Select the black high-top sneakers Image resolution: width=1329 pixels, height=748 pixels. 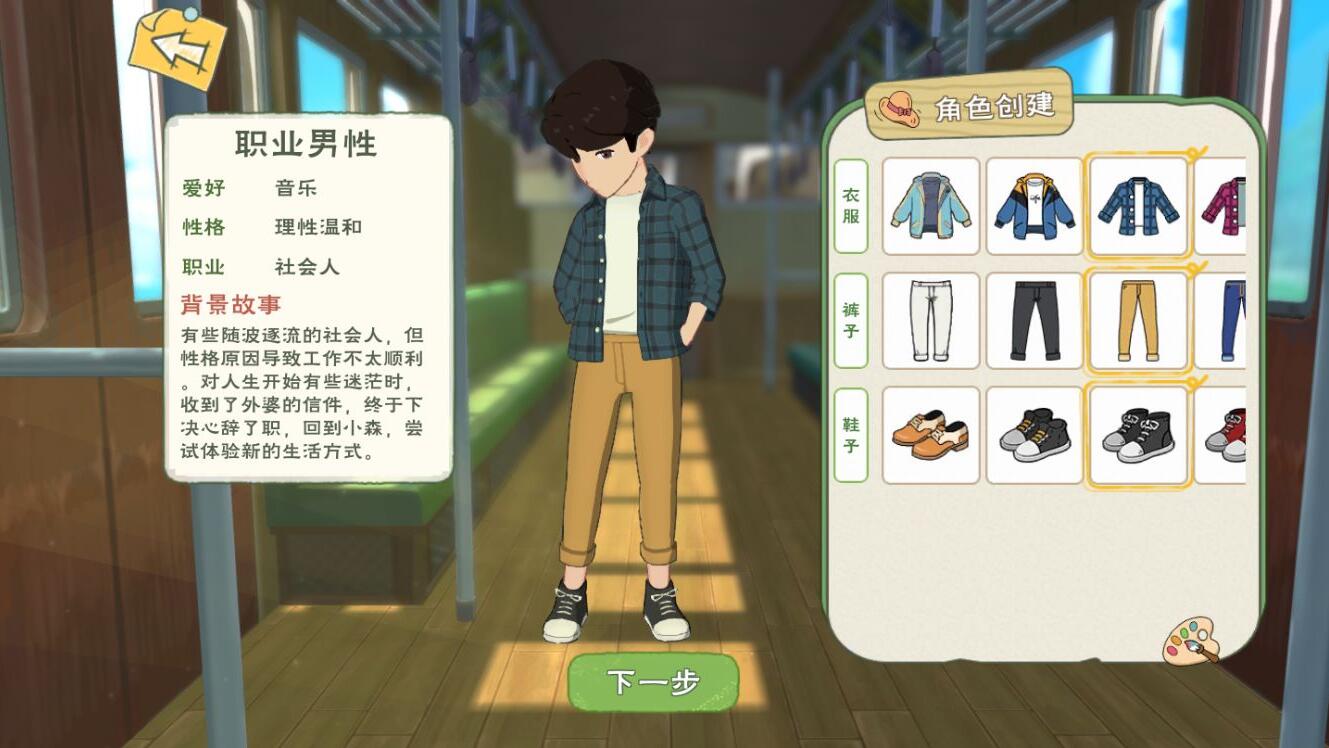[x=1035, y=436]
